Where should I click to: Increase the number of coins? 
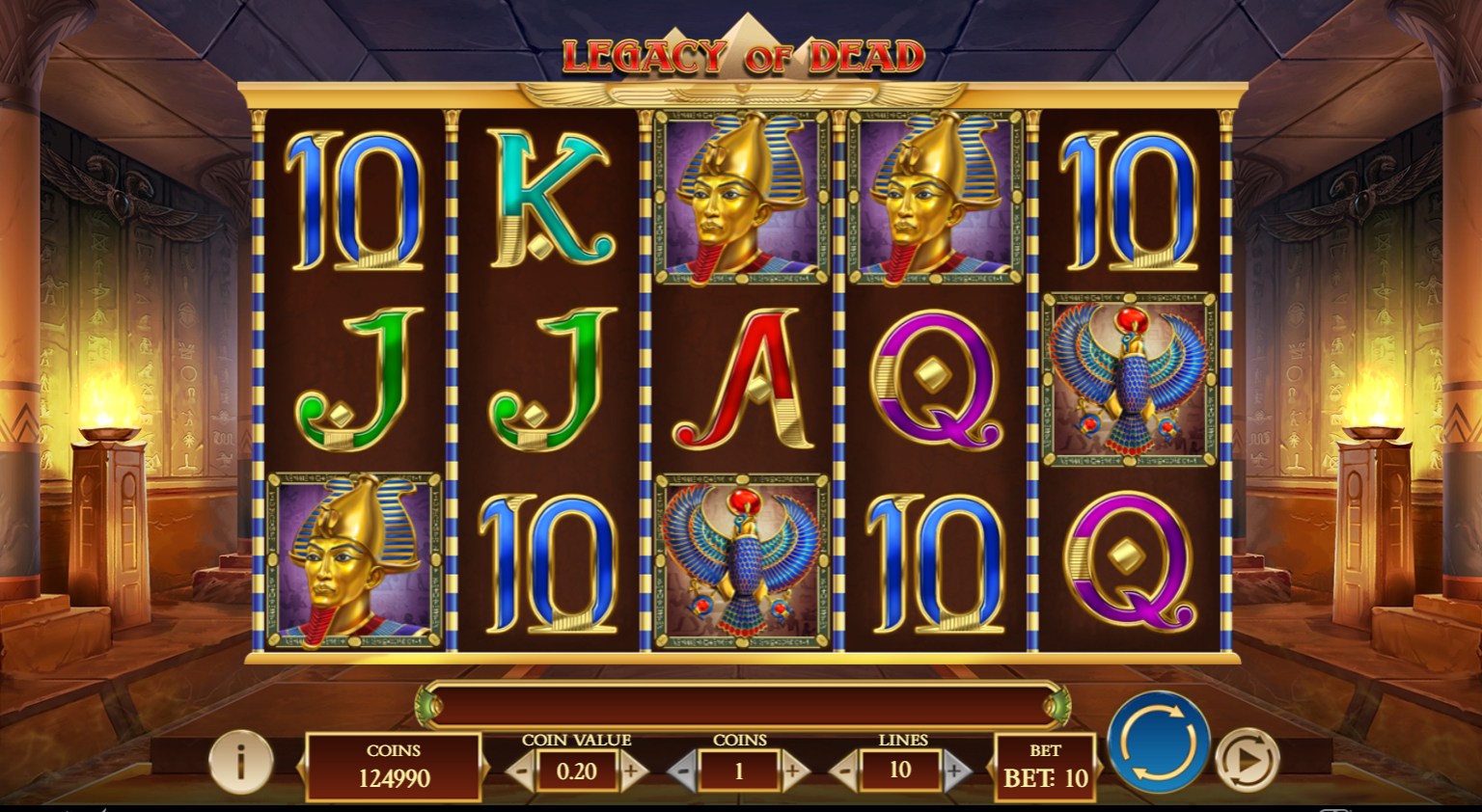click(793, 771)
